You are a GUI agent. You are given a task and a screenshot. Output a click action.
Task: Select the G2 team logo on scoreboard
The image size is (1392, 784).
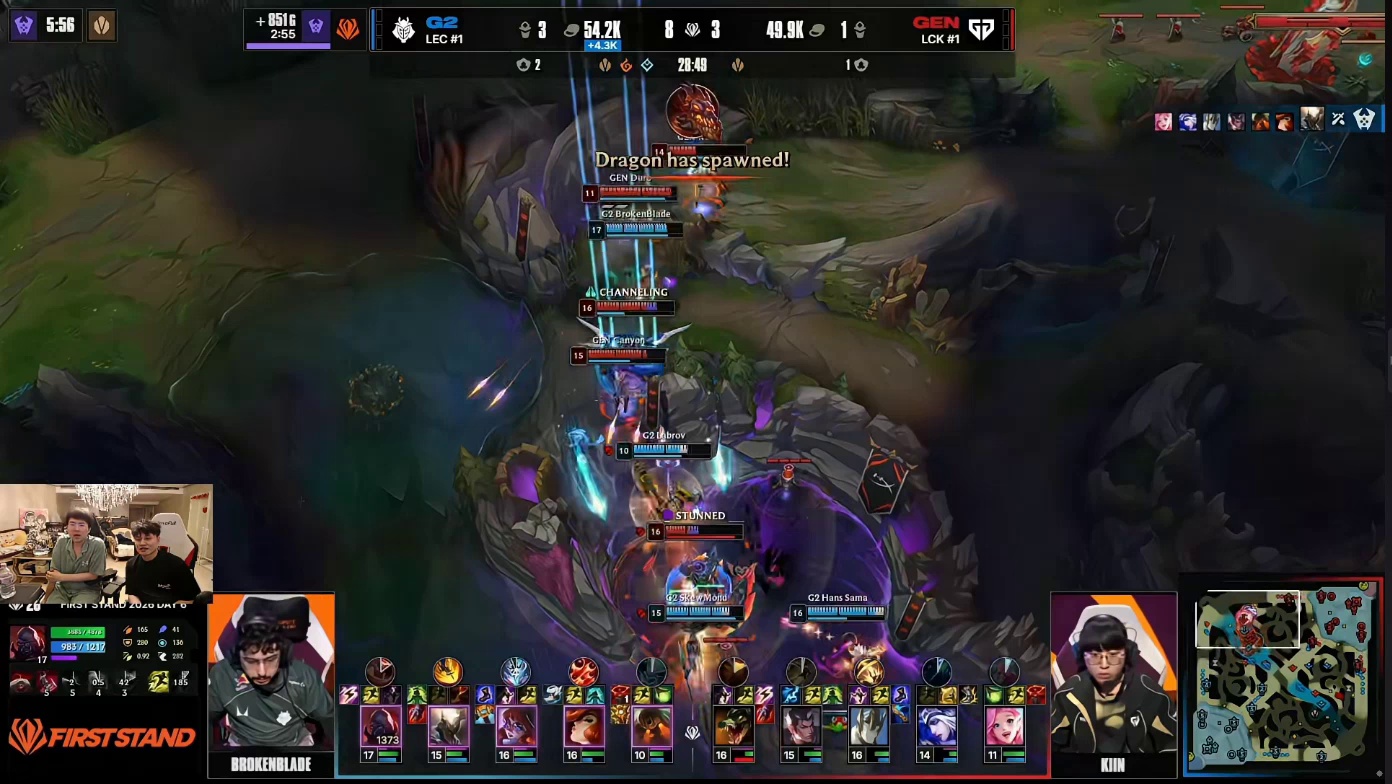[403, 30]
